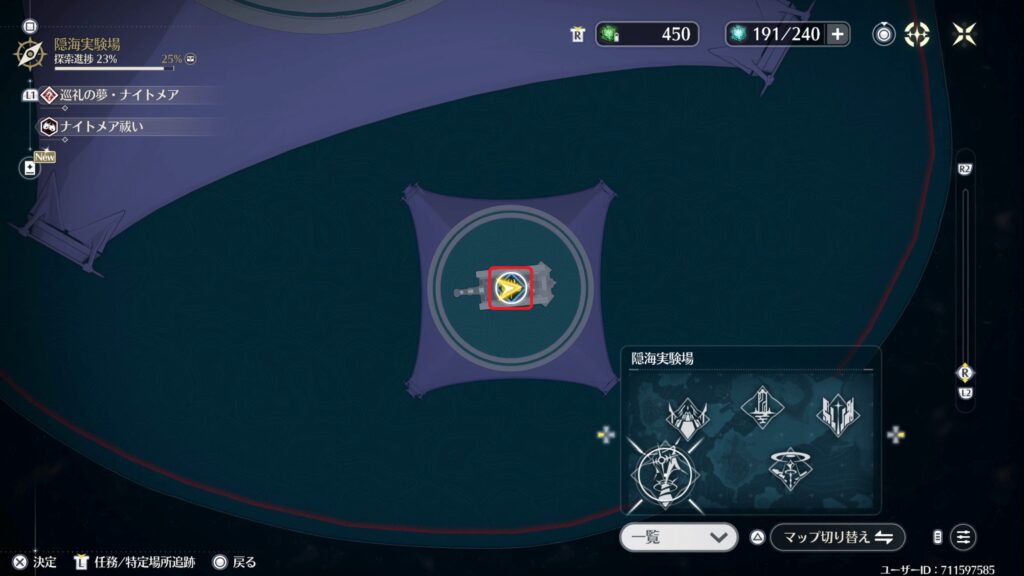The width and height of the screenshot is (1024, 576).
Task: Select the castle-spires diamond region emblem
Action: coord(839,414)
